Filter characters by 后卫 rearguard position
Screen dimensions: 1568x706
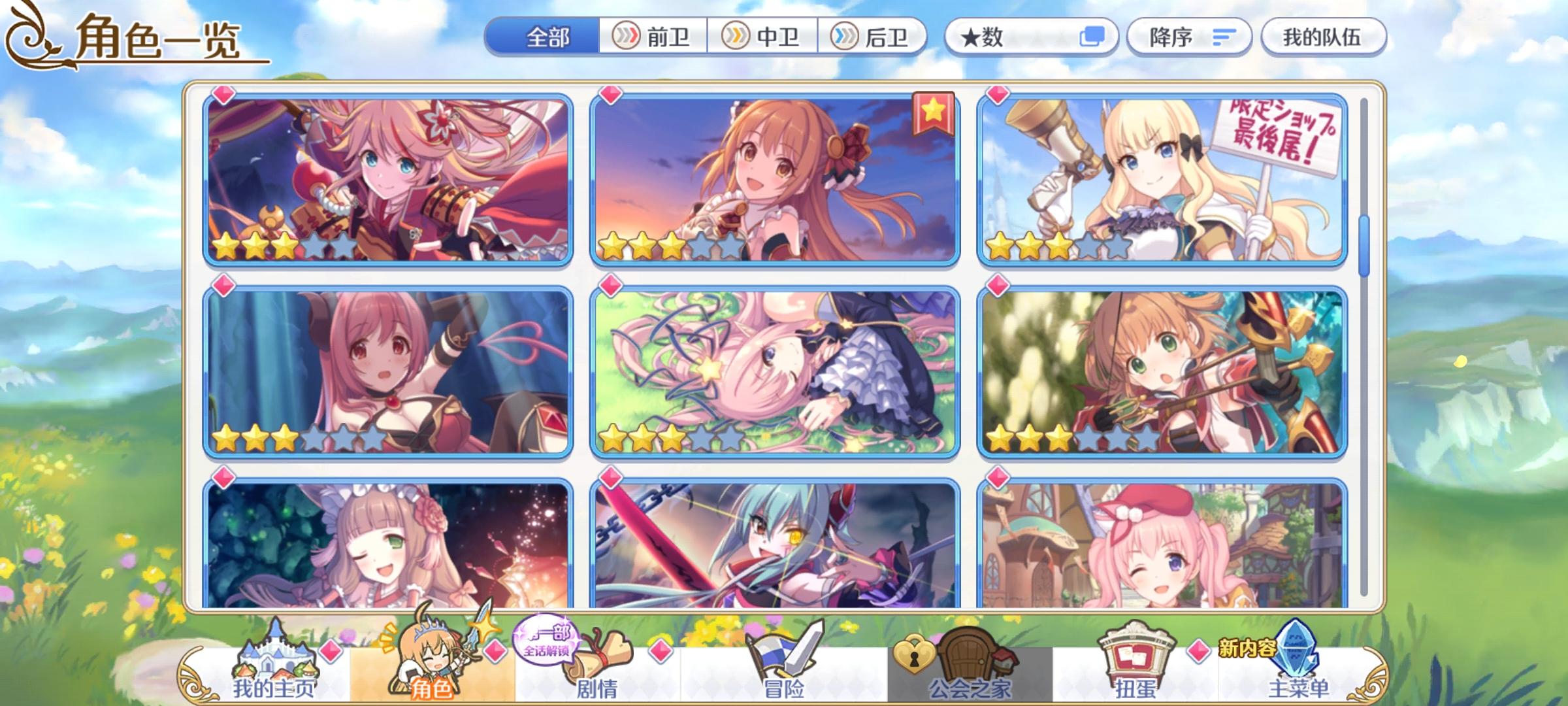coord(871,38)
